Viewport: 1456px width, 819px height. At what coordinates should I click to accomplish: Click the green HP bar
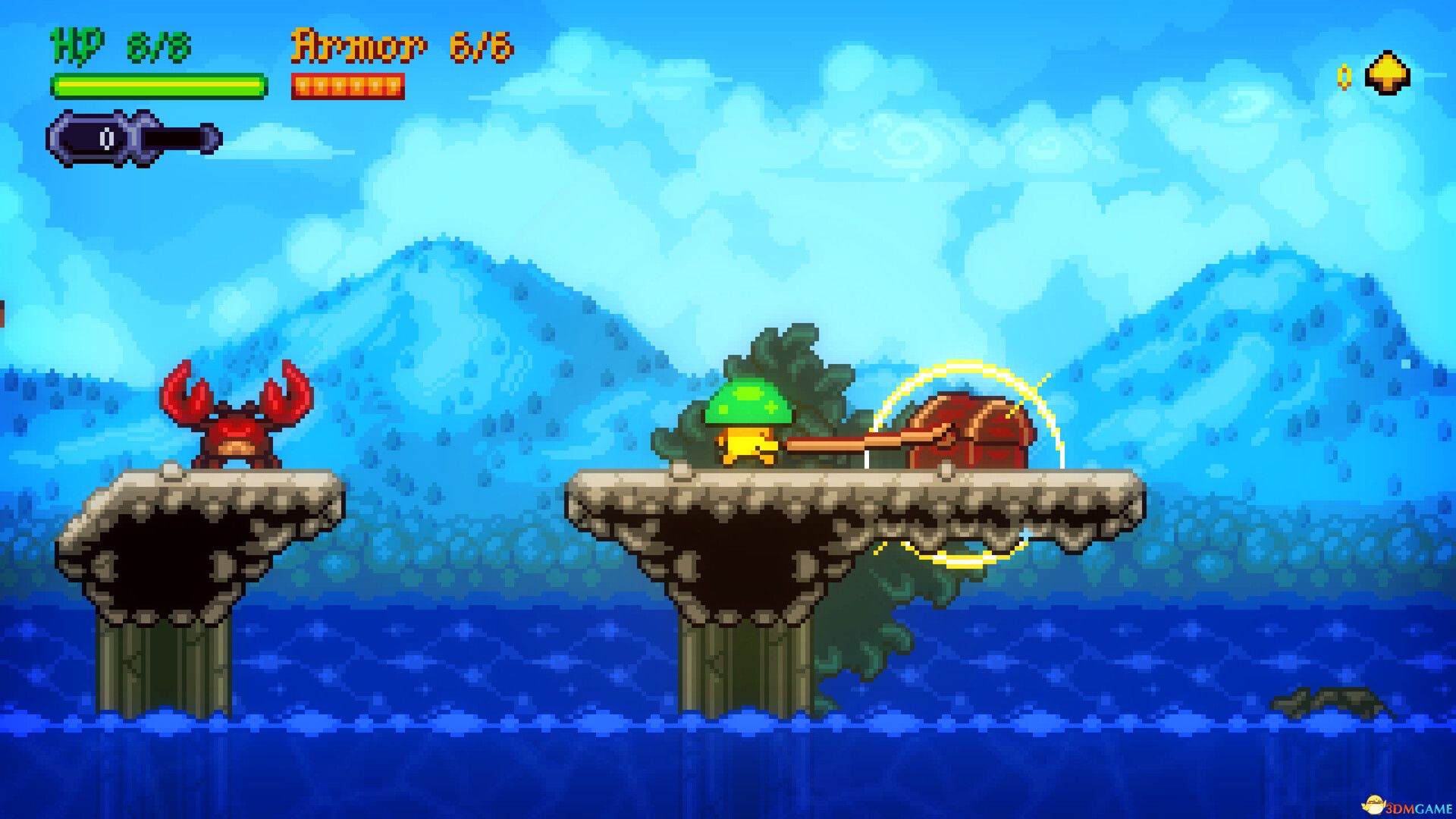coord(155,87)
